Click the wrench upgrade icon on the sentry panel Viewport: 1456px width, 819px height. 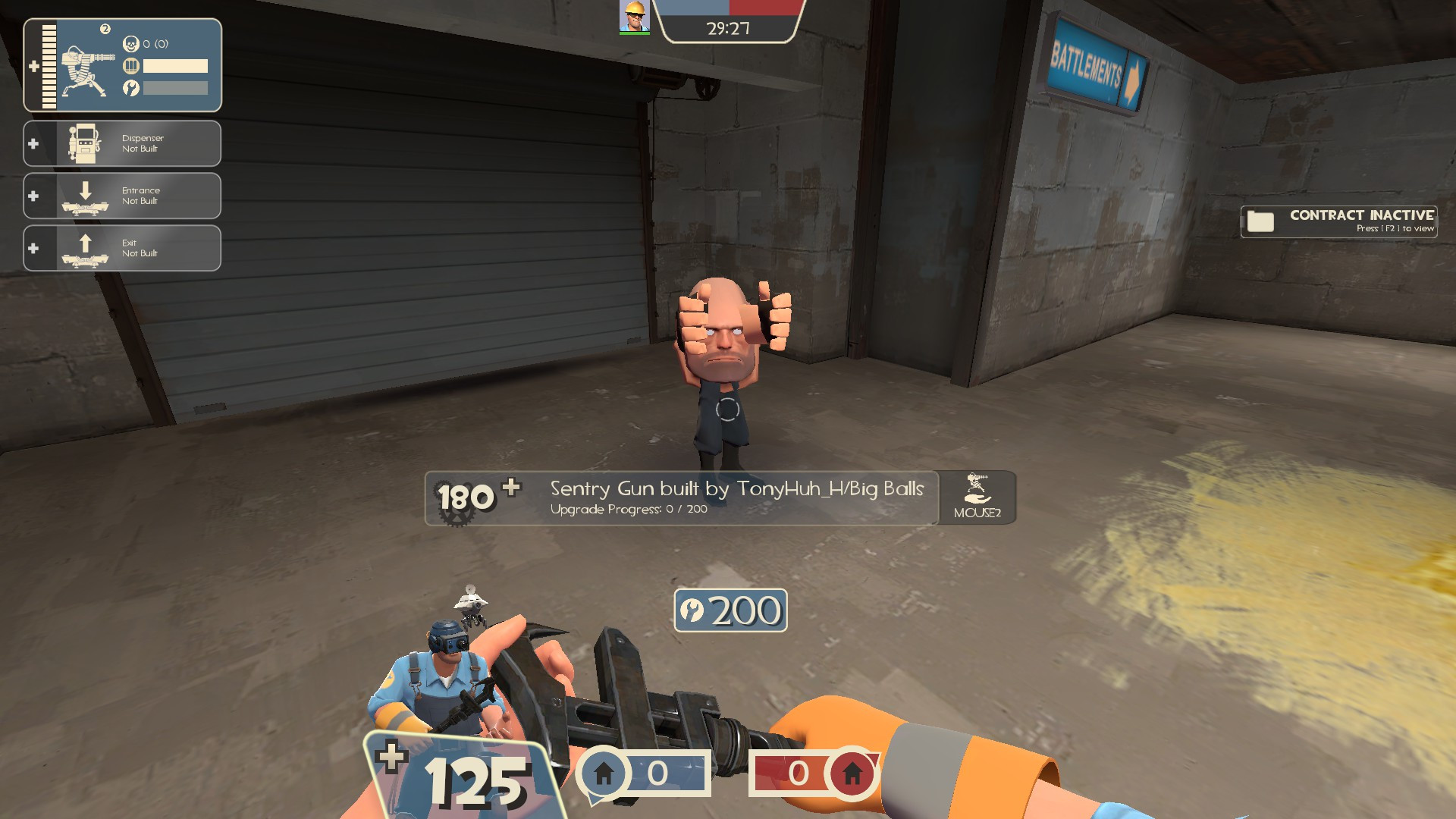tap(132, 87)
